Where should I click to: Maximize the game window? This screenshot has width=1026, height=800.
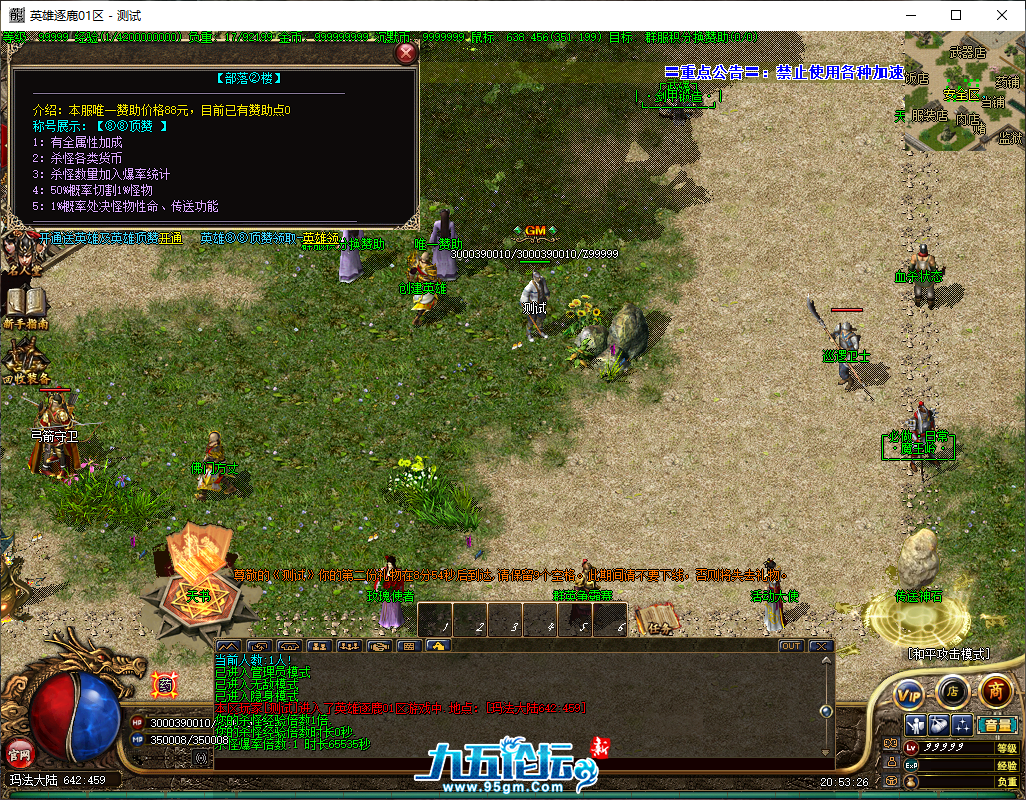click(955, 15)
